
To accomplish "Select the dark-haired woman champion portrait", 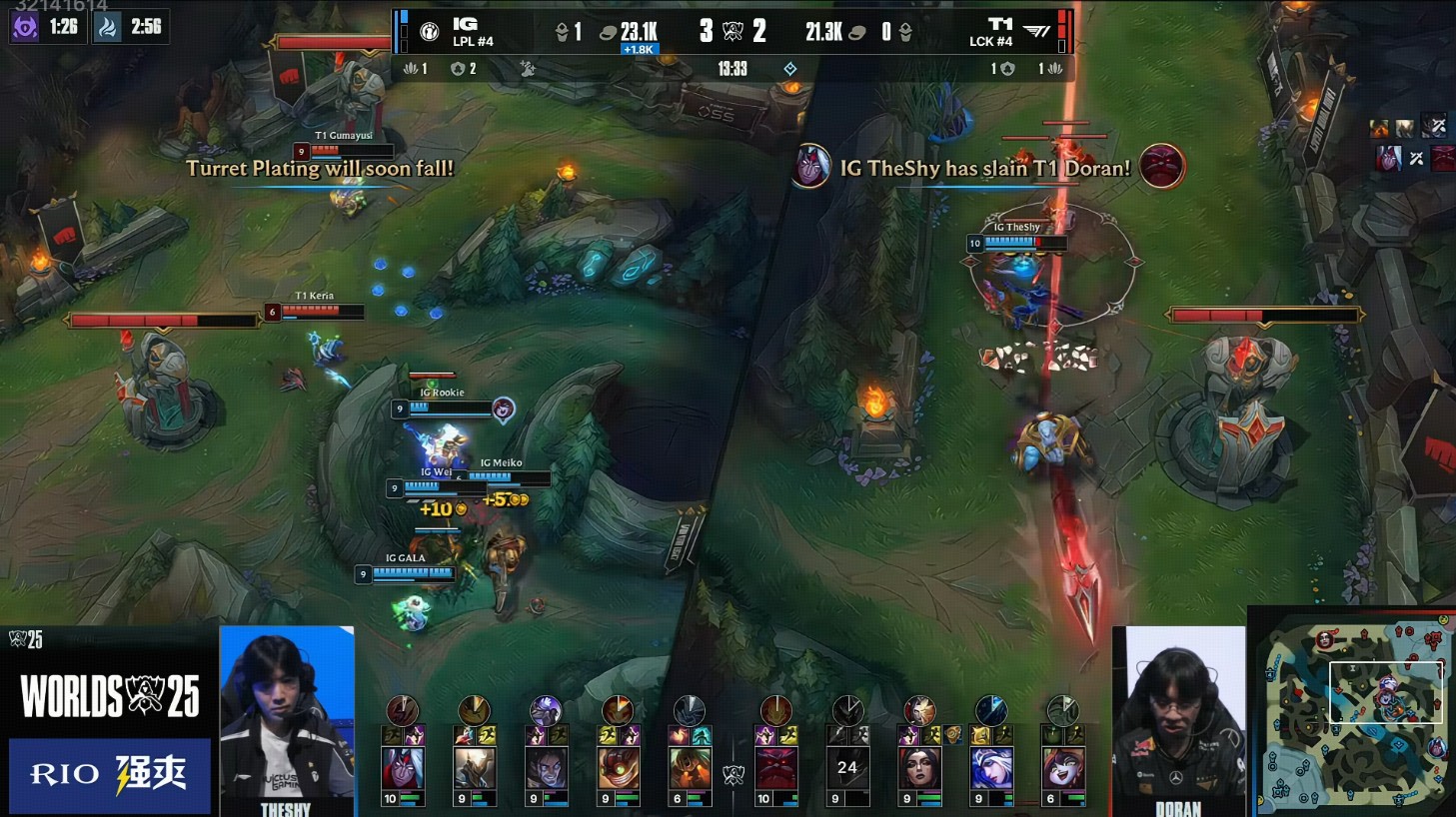I will click(919, 767).
